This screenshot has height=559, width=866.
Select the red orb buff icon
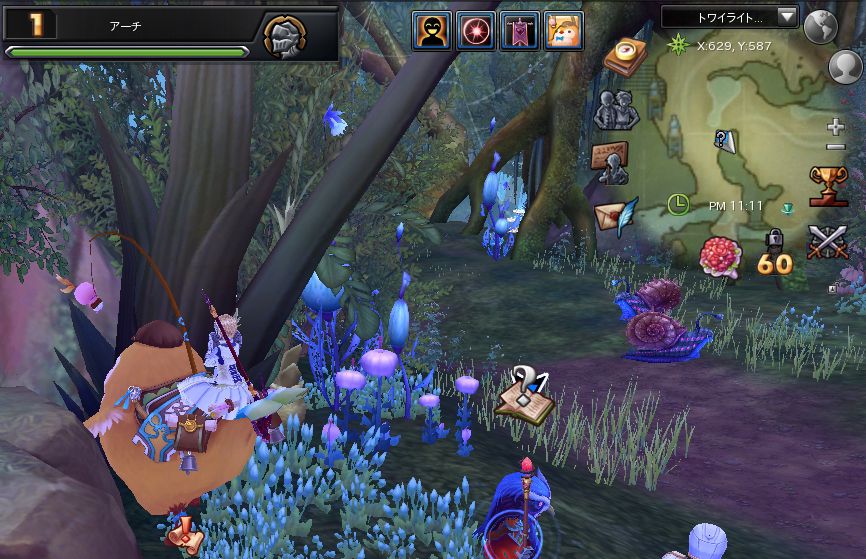476,31
